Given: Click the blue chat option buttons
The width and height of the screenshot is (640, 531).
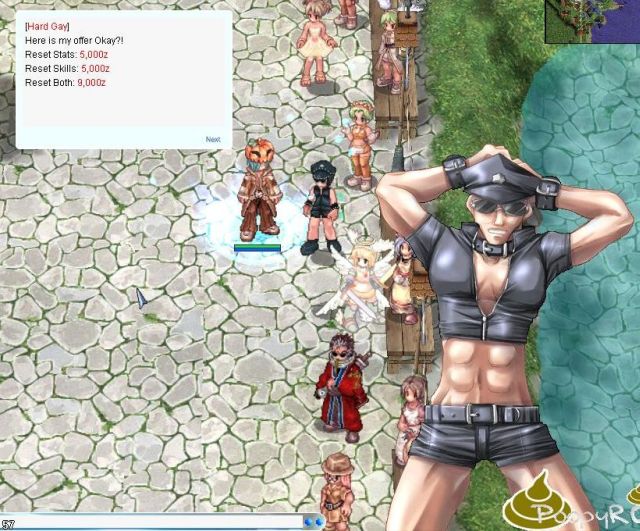Looking at the screenshot, I should pos(313,522).
